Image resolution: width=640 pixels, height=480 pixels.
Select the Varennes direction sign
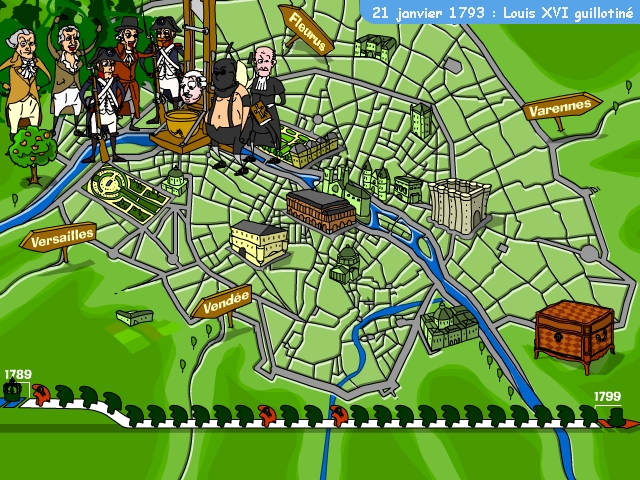559,109
